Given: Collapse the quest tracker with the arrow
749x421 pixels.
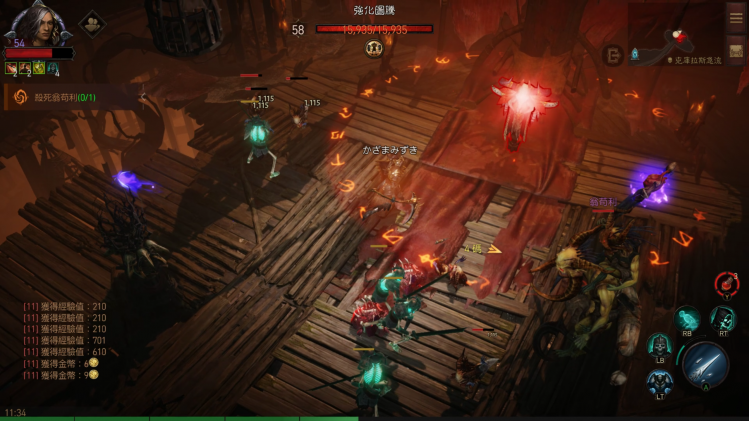Looking at the screenshot, I should click(x=143, y=96).
